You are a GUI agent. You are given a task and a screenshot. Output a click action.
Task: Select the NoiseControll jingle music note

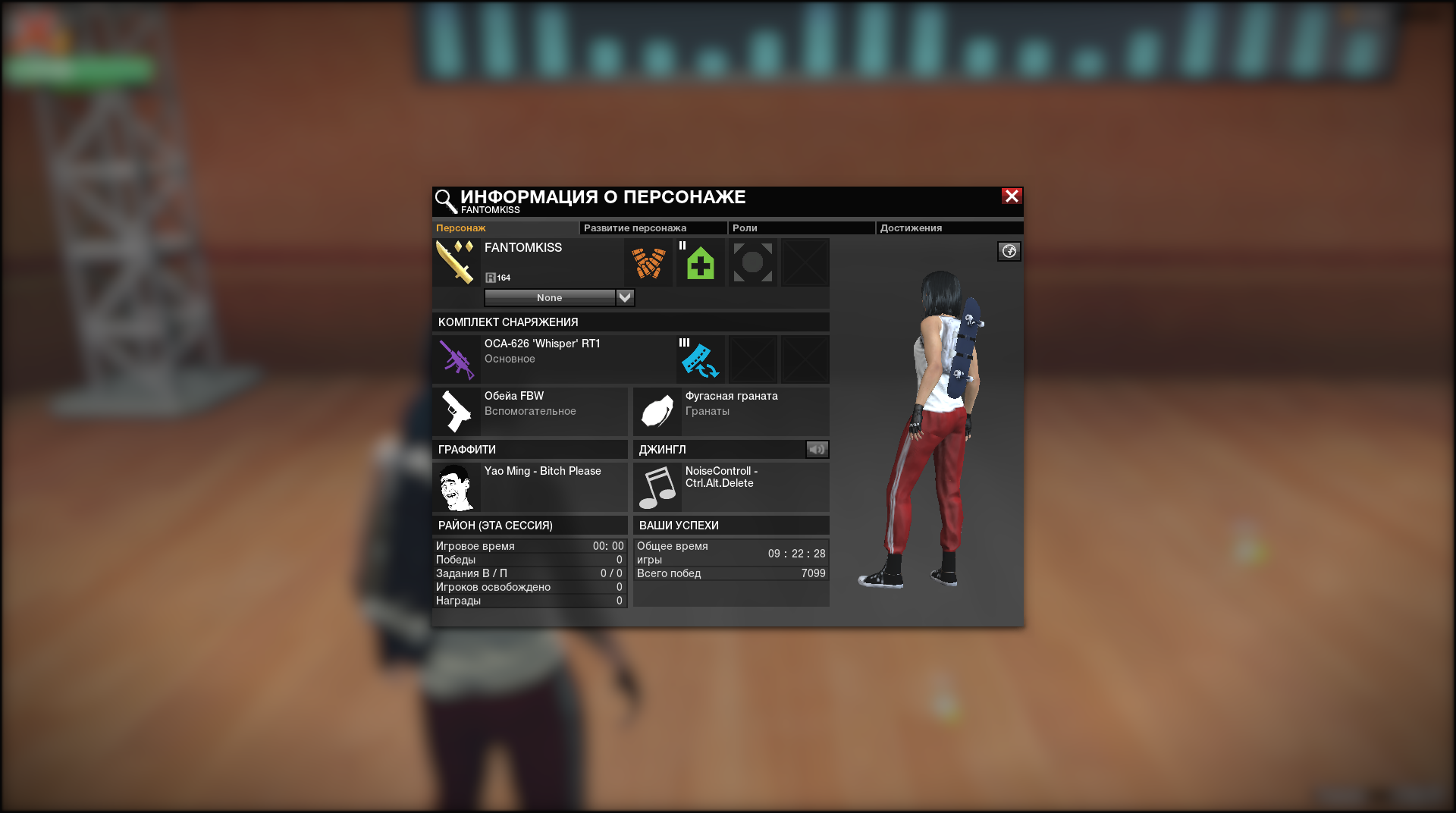657,488
